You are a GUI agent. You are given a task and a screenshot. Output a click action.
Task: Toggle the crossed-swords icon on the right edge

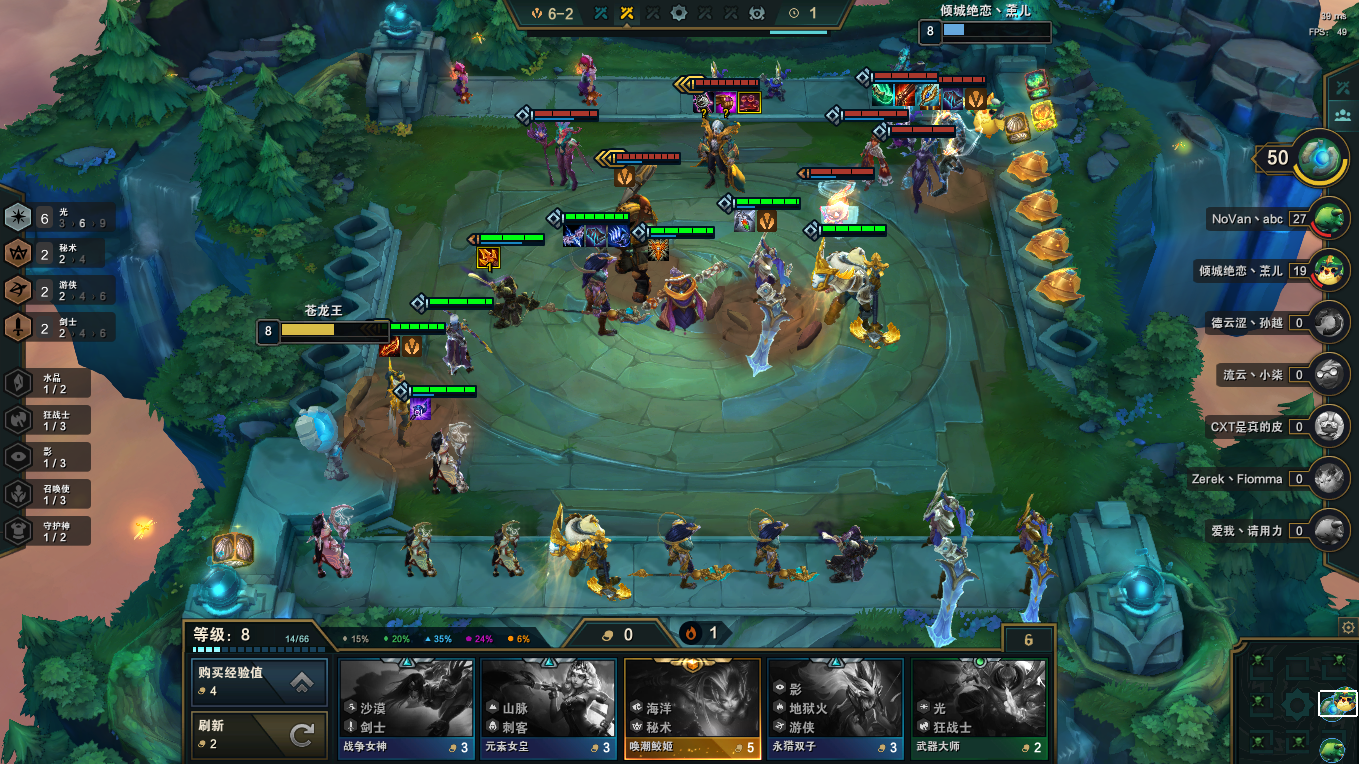point(1342,87)
